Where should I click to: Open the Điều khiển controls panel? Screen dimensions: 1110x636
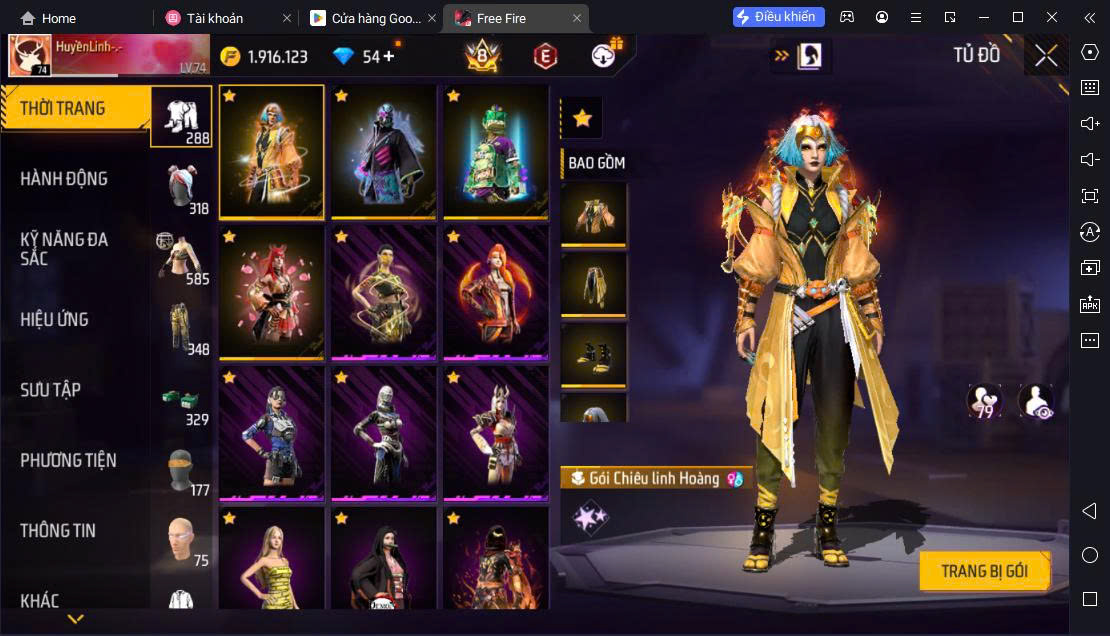(778, 17)
